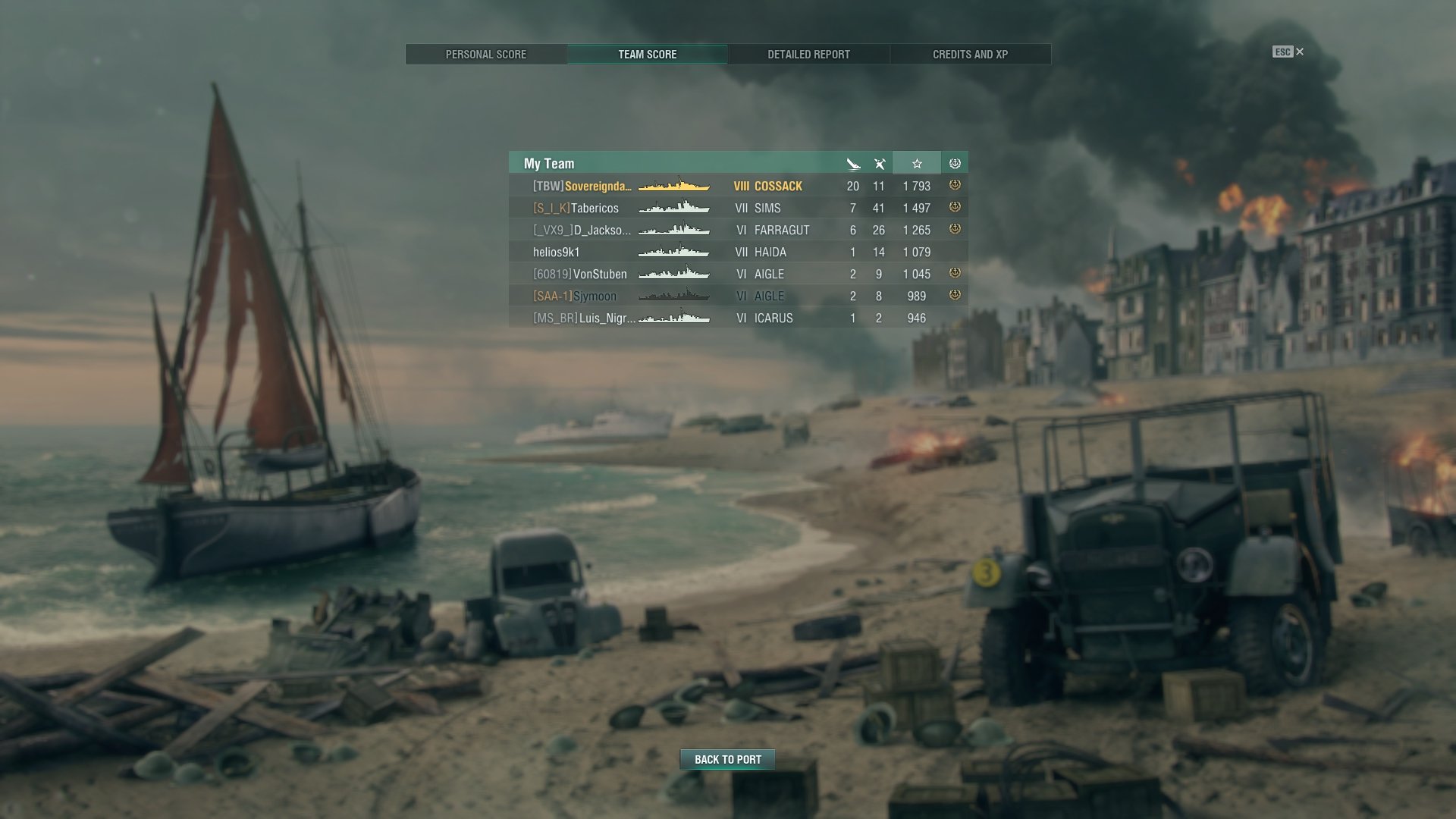
Task: Sort team by the star XP column
Action: pyautogui.click(x=917, y=163)
